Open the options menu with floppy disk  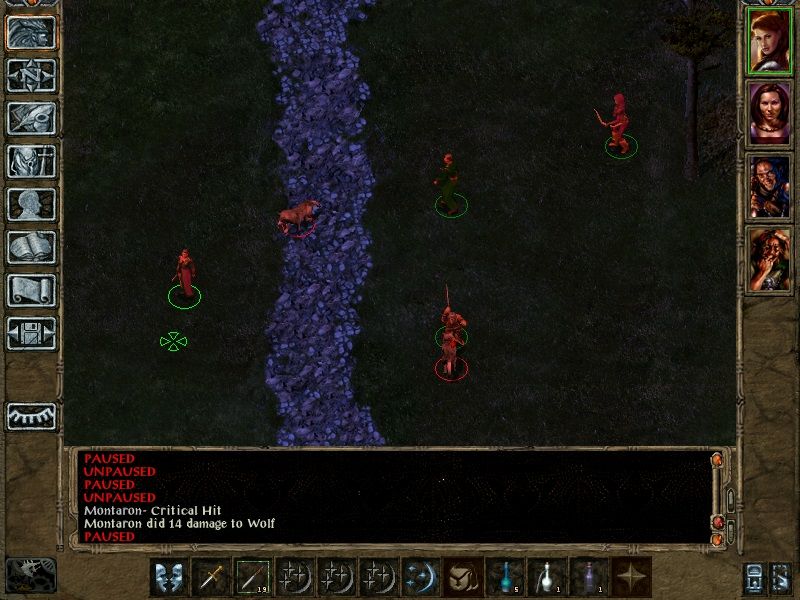click(32, 333)
